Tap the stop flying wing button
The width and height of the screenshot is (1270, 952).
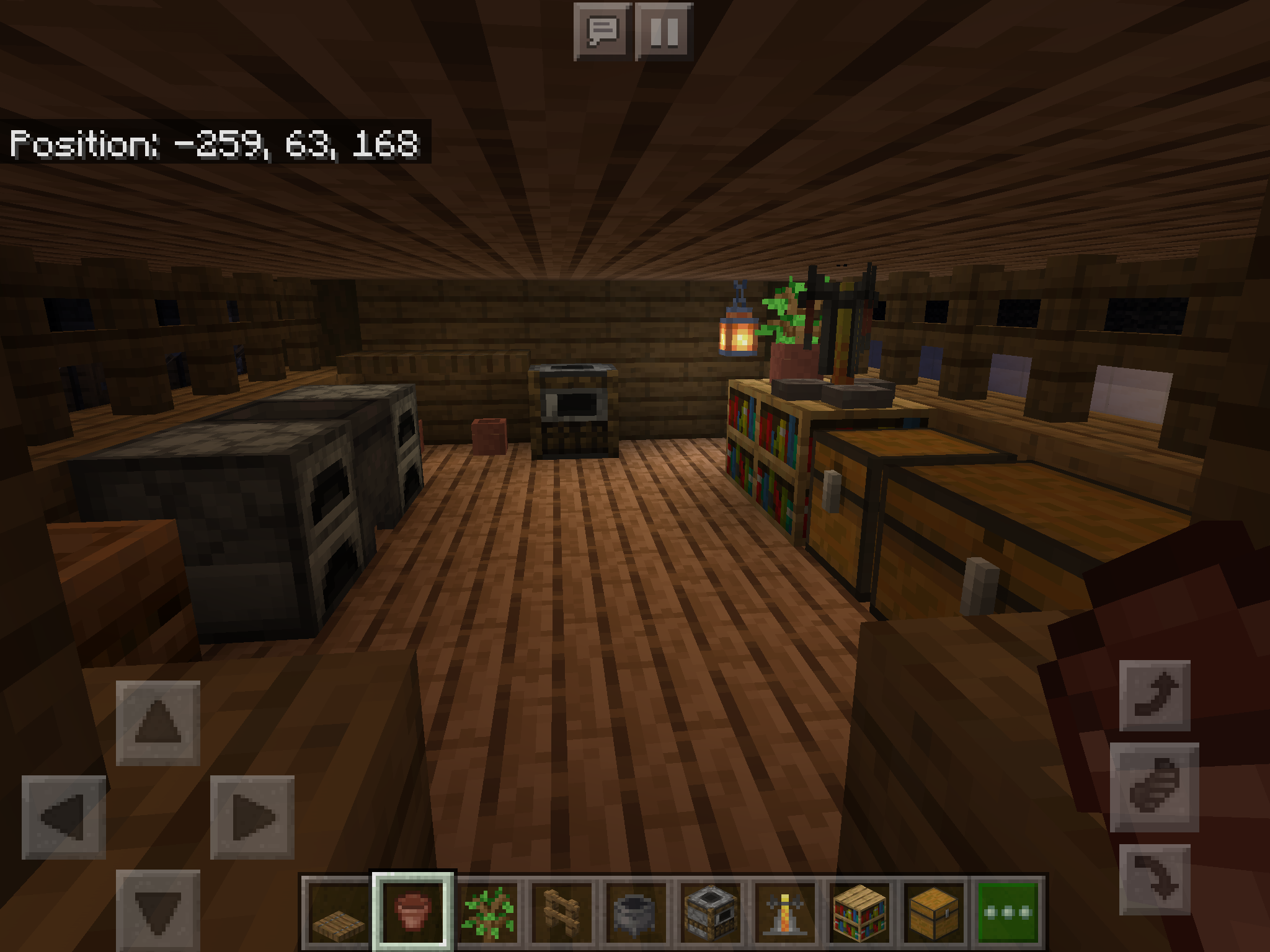(1154, 787)
